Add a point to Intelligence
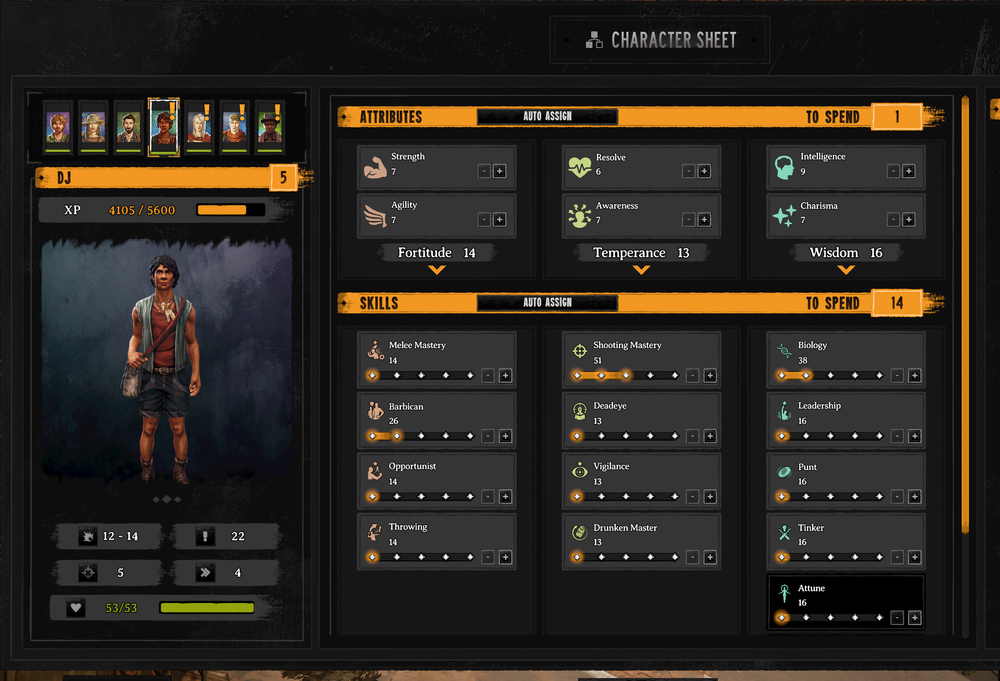 [909, 171]
